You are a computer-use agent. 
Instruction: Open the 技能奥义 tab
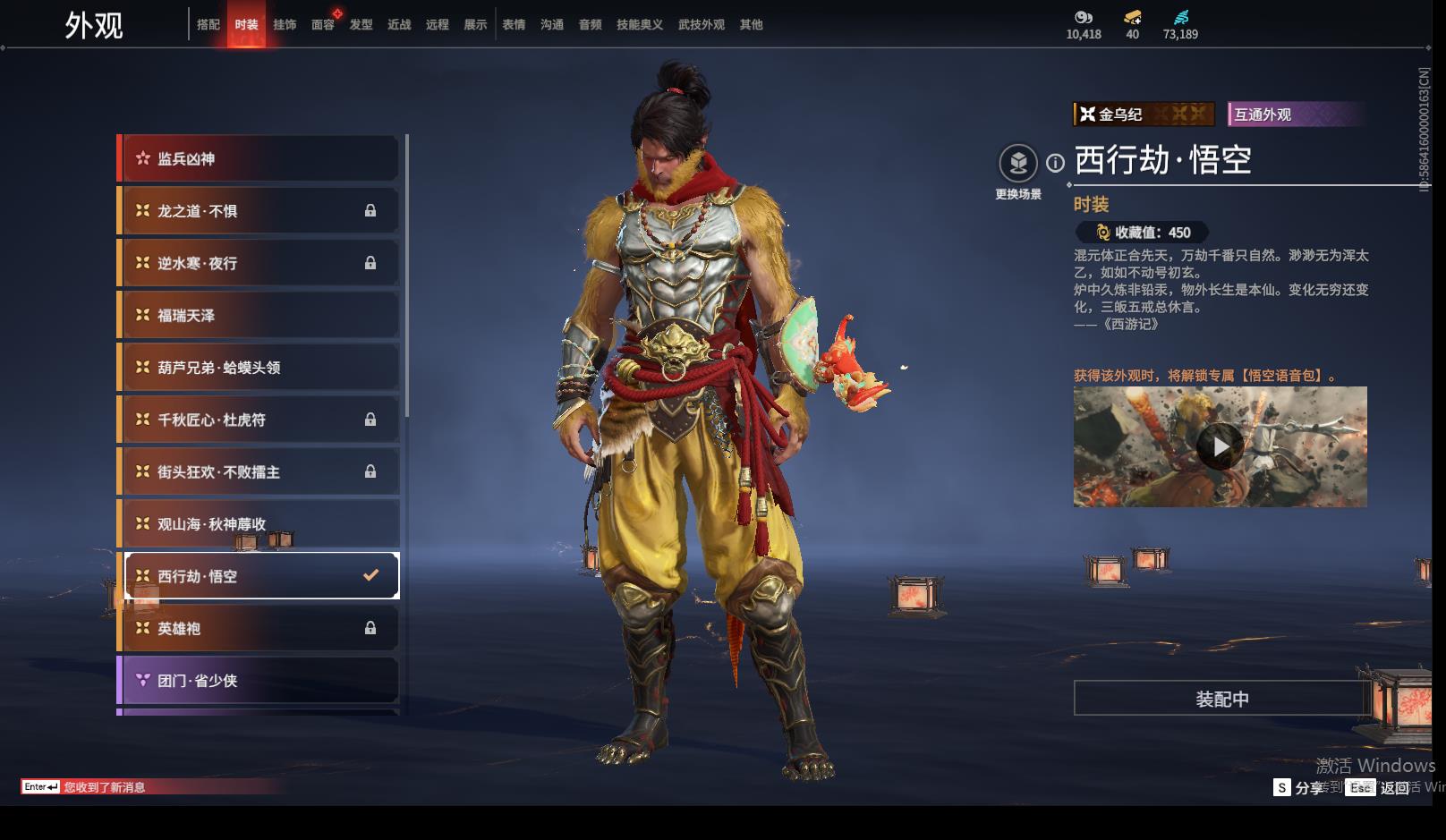(640, 25)
